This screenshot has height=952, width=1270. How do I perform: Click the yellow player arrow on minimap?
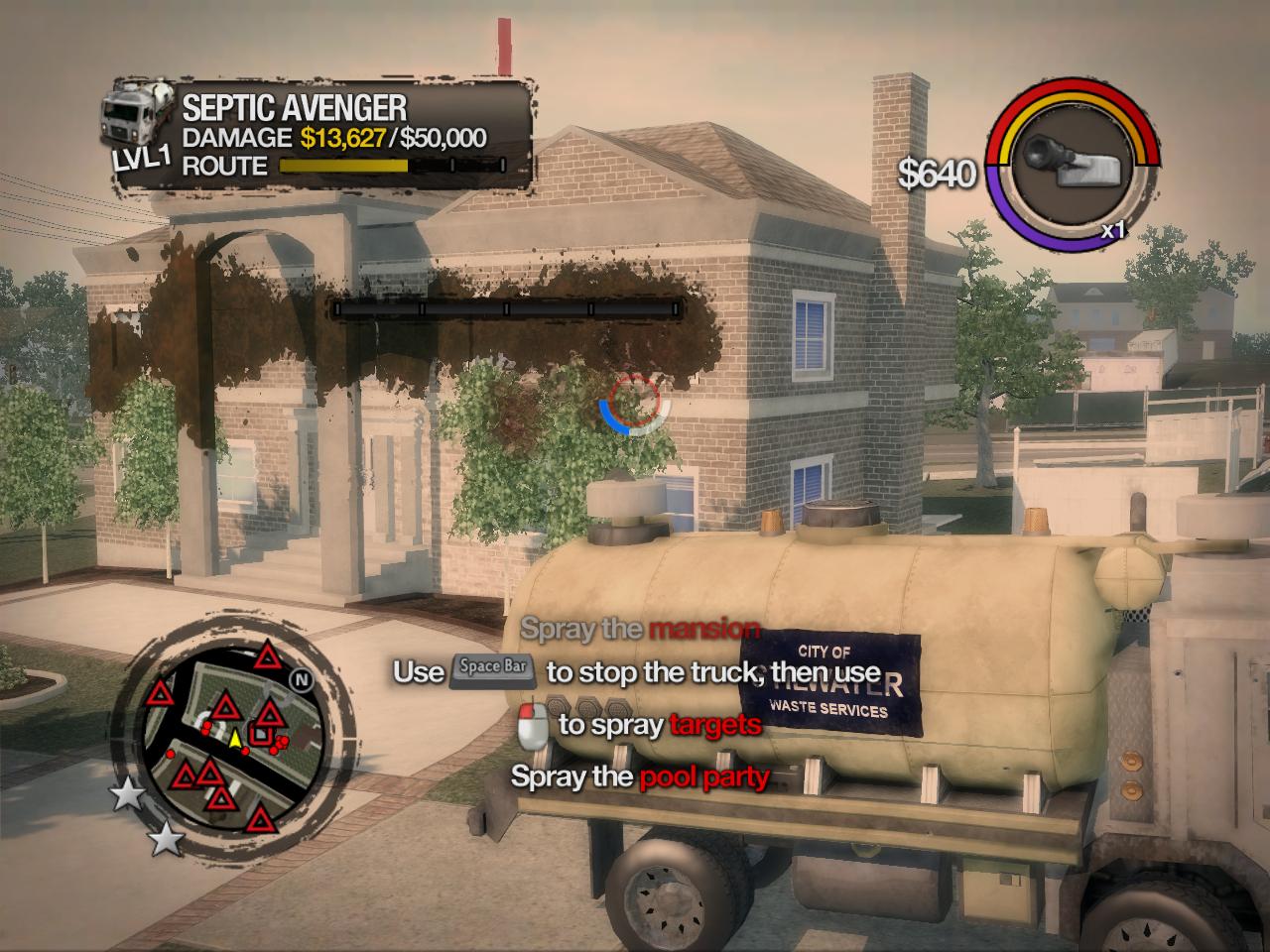pos(235,739)
